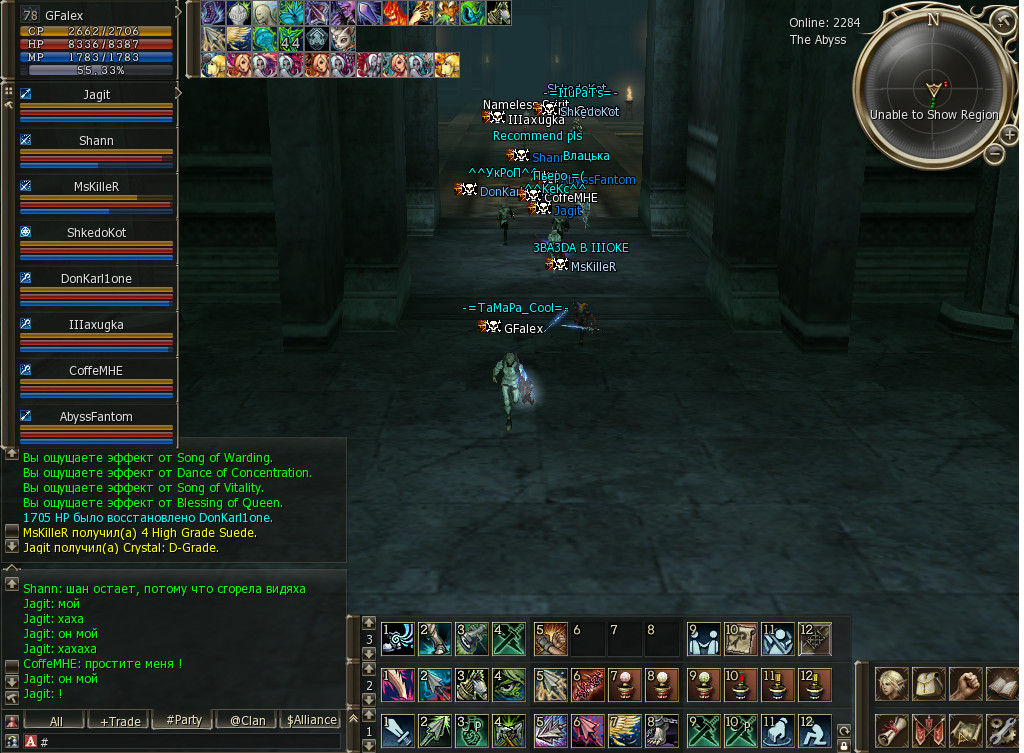Open the quest scroll menu icon
1024x753 pixels.
(x=891, y=731)
